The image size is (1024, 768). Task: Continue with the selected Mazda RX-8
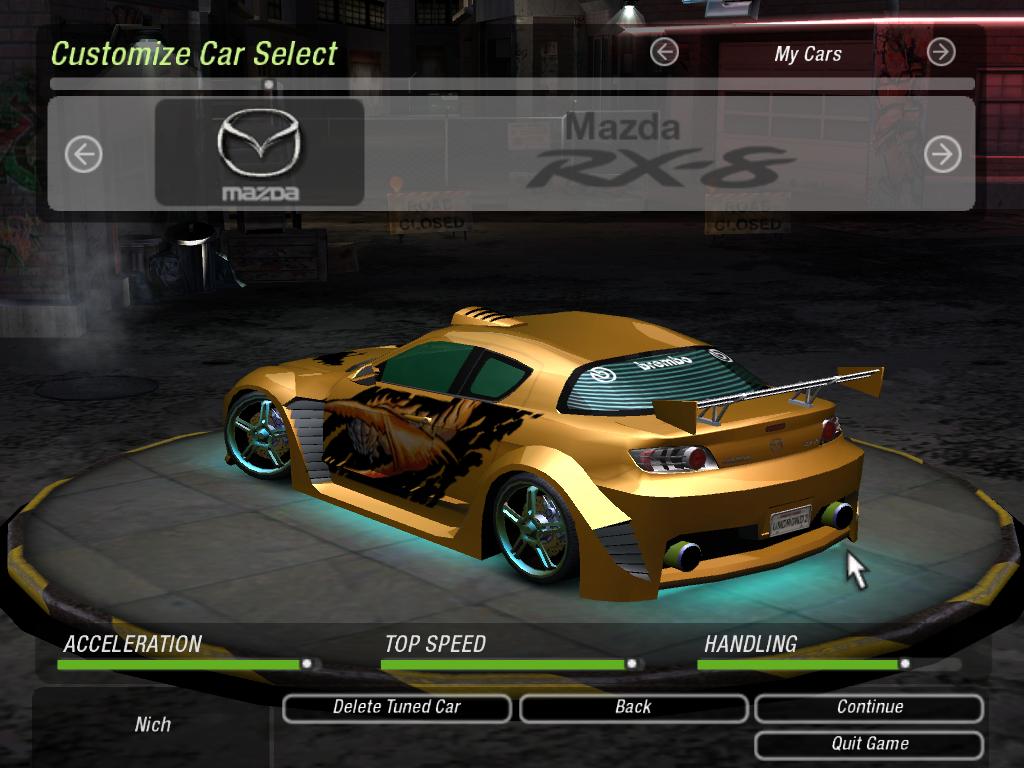(x=869, y=708)
